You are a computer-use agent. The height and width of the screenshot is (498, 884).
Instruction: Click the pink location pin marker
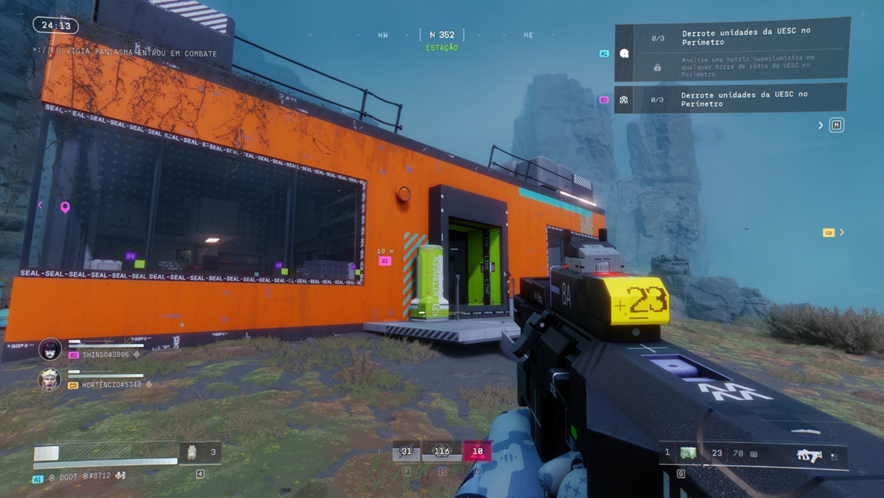pos(65,208)
